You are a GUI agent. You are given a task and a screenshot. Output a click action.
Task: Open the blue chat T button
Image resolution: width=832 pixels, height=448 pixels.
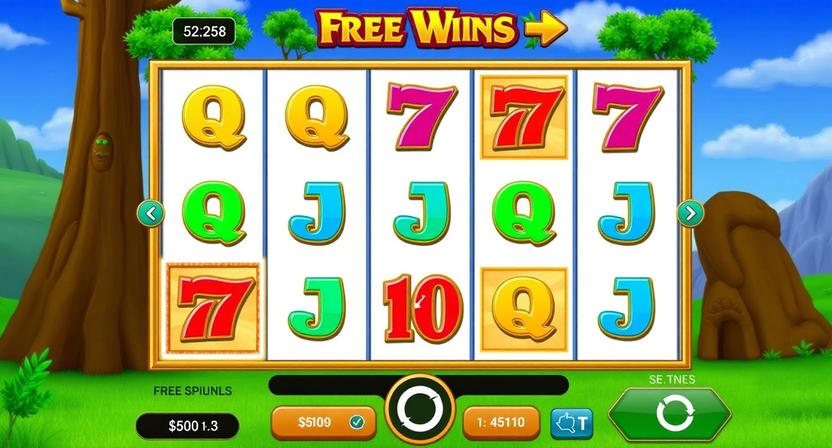pos(571,422)
